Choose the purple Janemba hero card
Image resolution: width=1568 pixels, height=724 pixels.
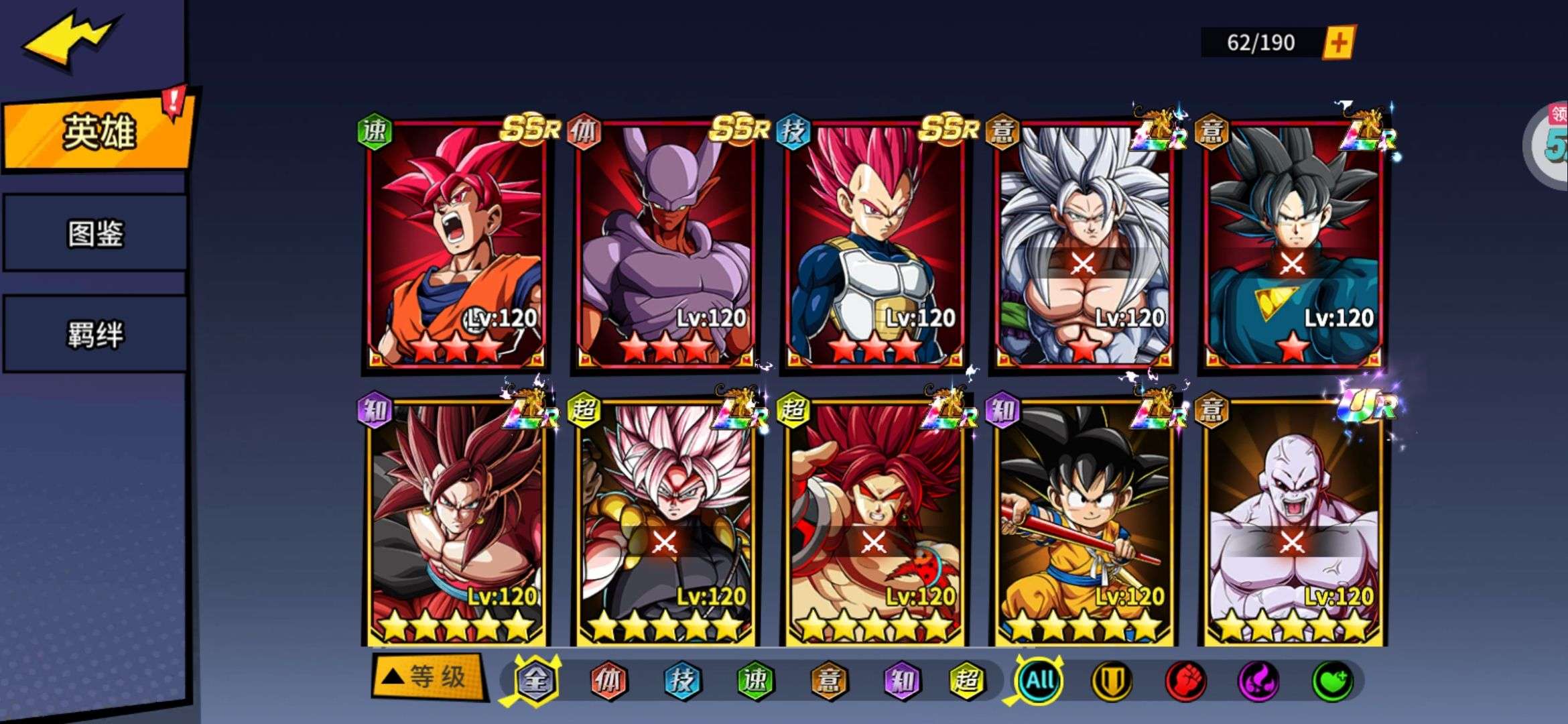tap(665, 245)
